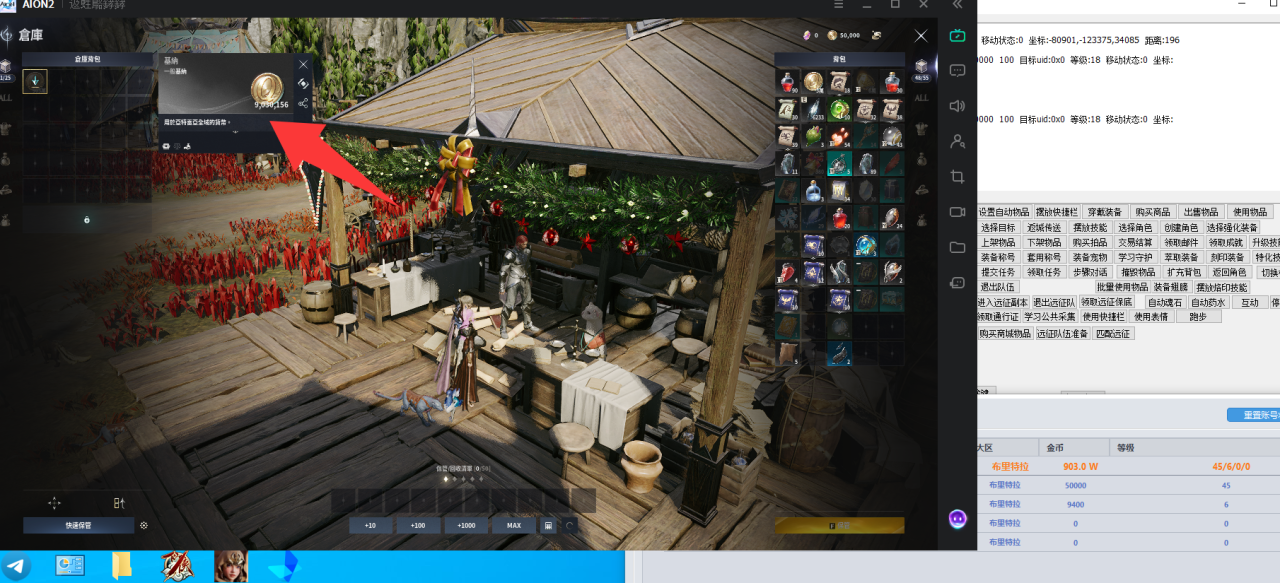Select the warehouse slot with down-arrow icon
Viewport: 1280px width, 583px height.
tap(35, 82)
